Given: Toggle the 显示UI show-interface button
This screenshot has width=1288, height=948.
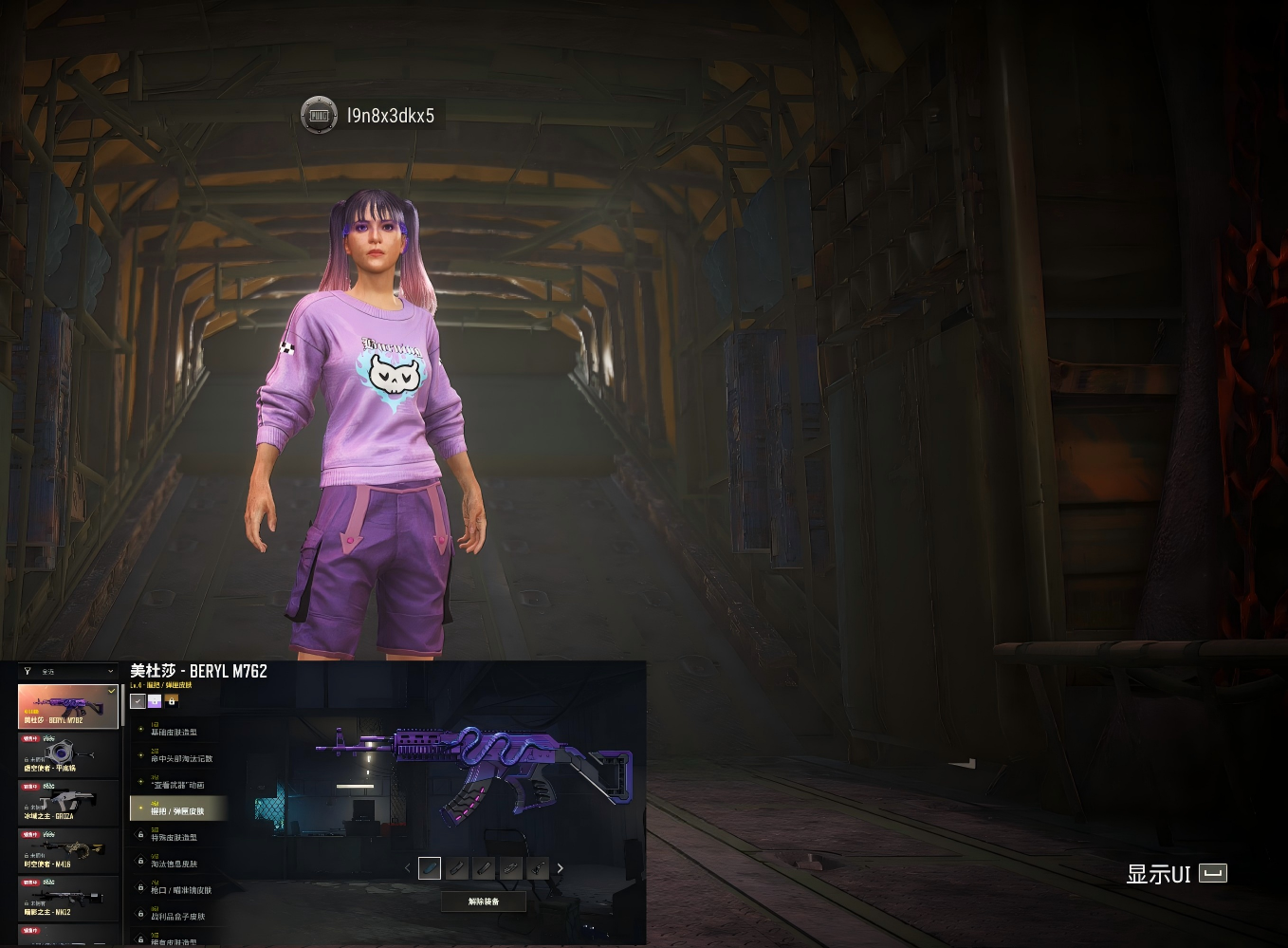Looking at the screenshot, I should [x=1175, y=874].
